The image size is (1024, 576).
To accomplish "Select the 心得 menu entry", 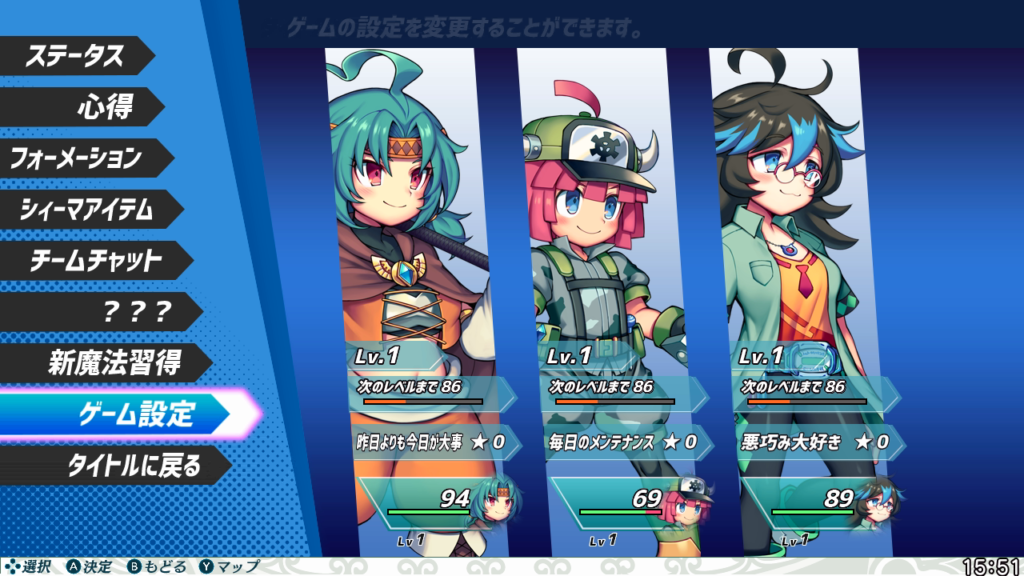I will pos(105,106).
